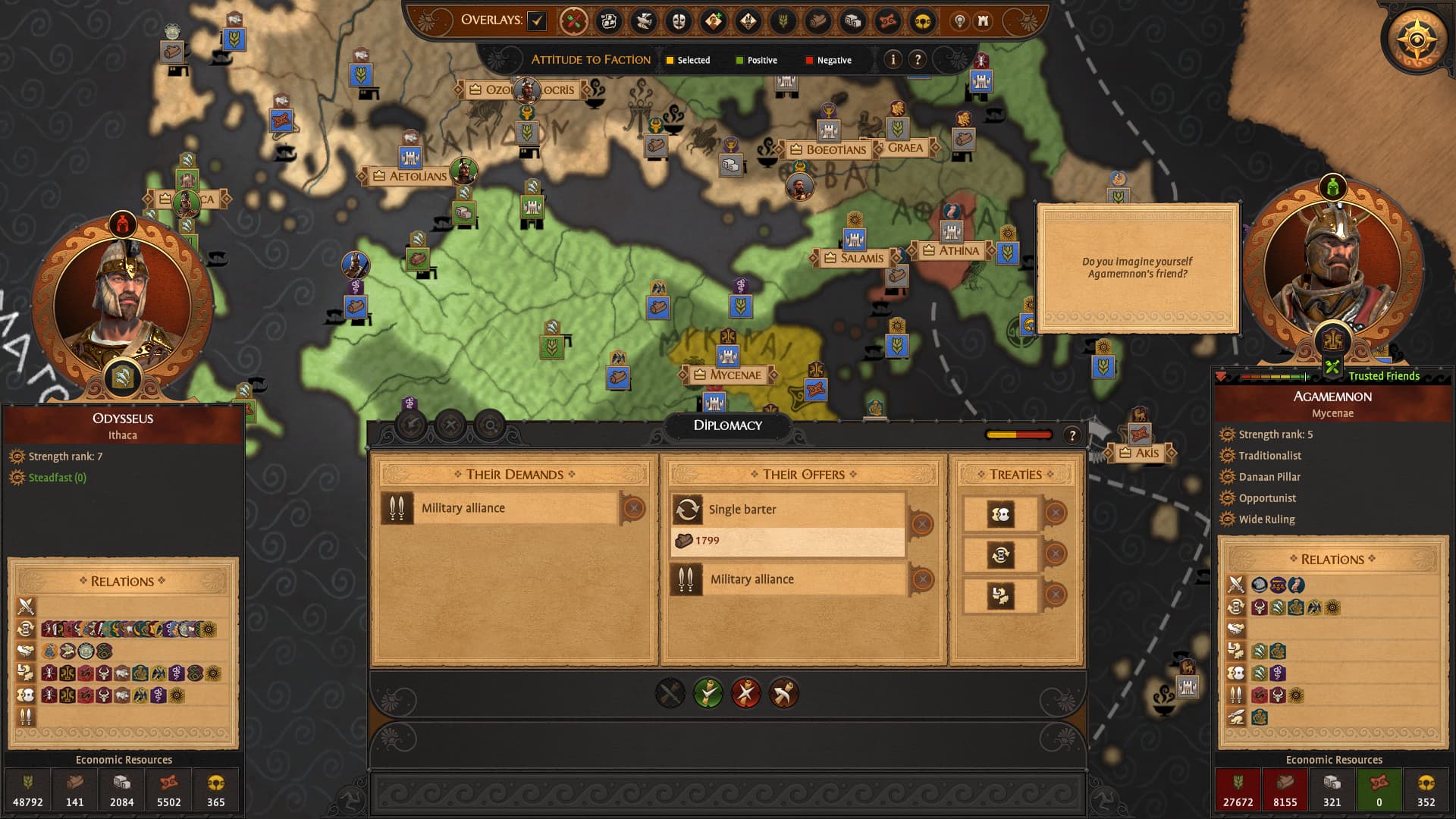Show the wood resource overlay
The height and width of the screenshot is (819, 1456).
tap(817, 21)
